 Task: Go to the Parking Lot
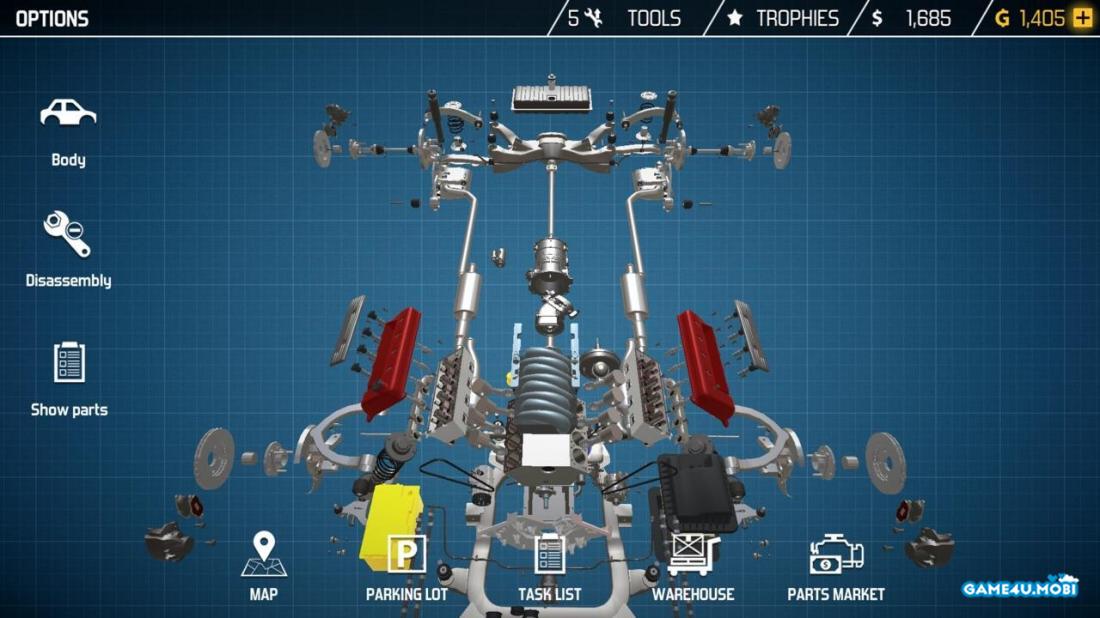406,566
